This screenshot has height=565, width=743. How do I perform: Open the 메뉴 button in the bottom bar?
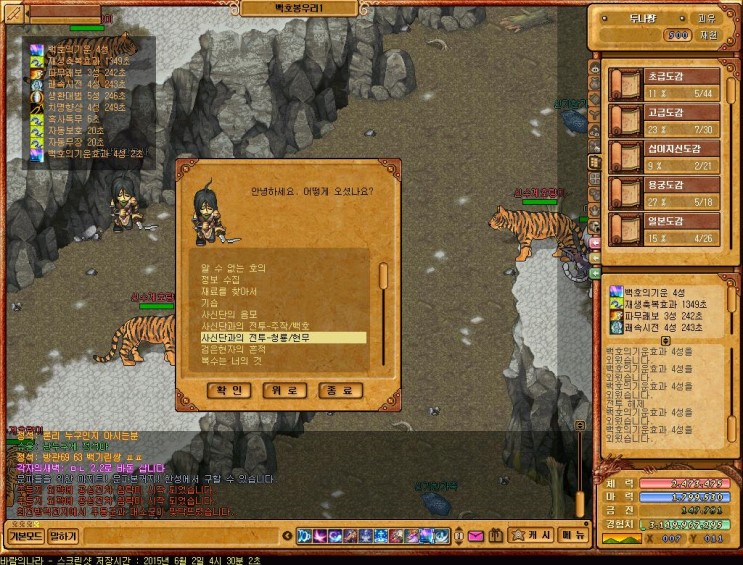(573, 536)
